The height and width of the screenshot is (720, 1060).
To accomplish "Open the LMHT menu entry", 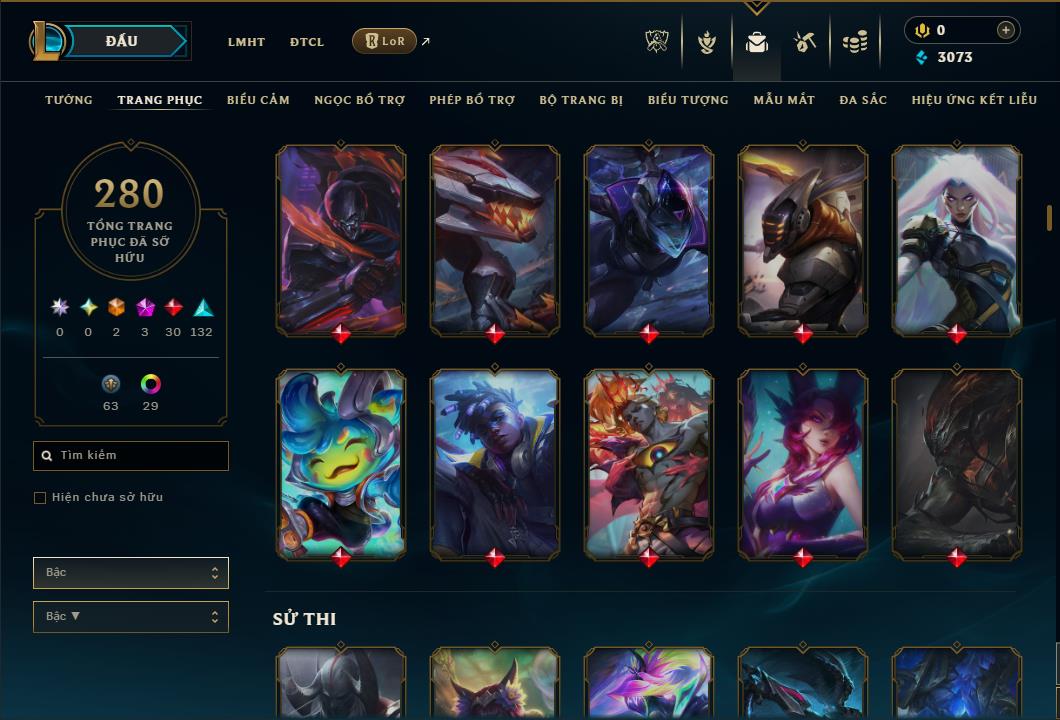I will click(246, 42).
